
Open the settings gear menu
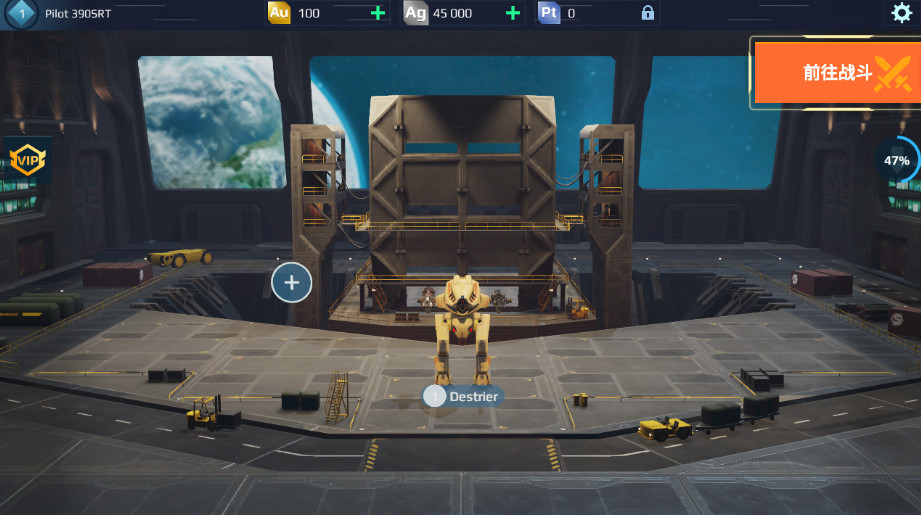coord(901,13)
